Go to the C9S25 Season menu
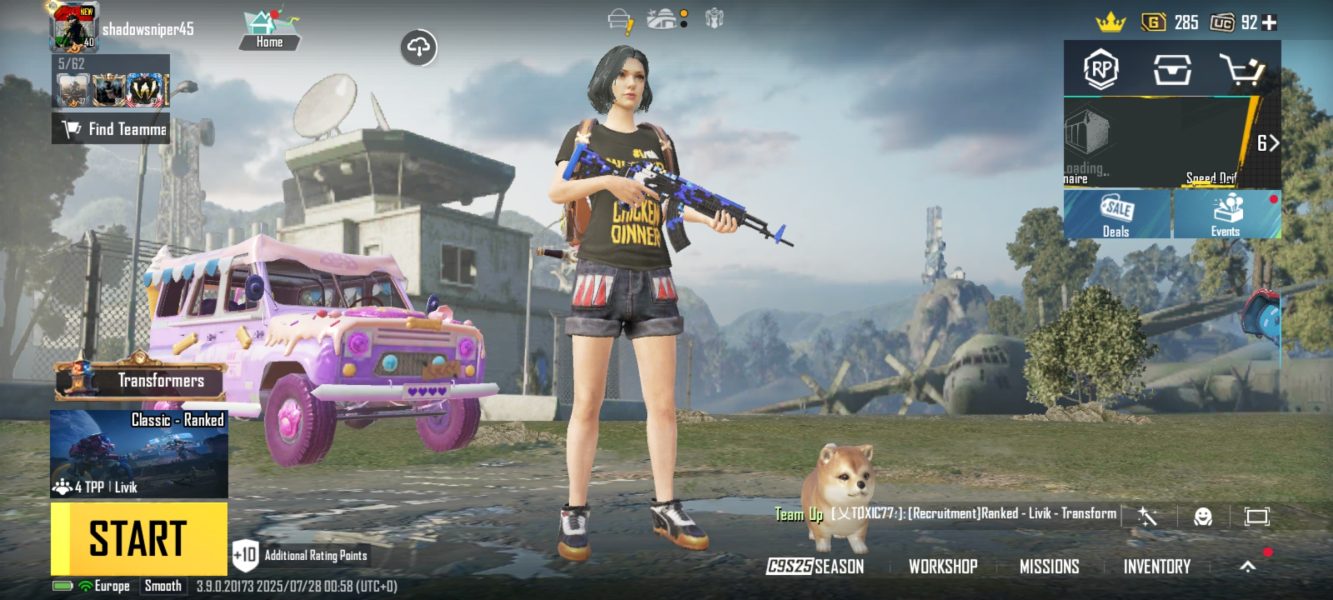Viewport: 1333px width, 600px height. [815, 566]
